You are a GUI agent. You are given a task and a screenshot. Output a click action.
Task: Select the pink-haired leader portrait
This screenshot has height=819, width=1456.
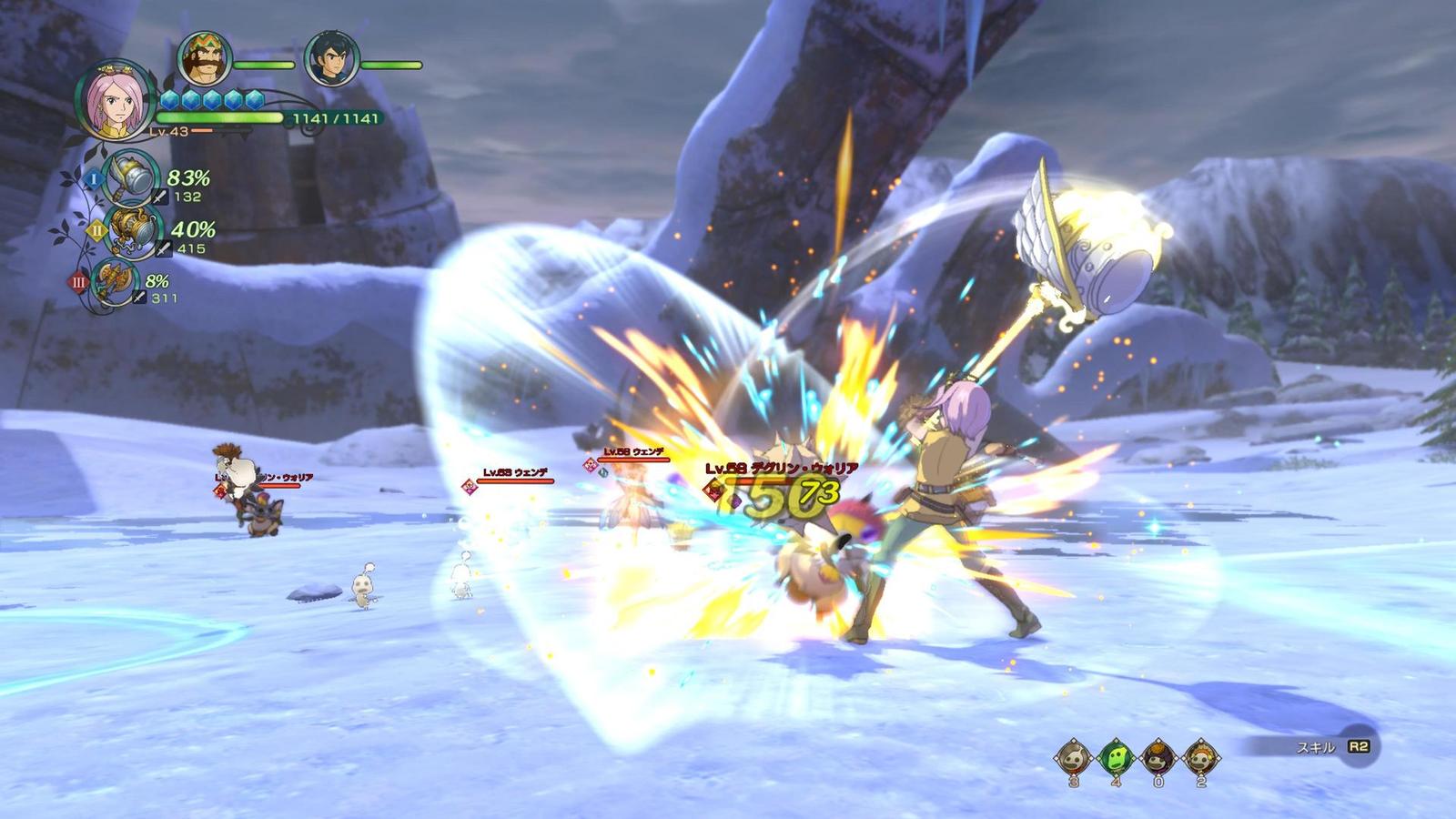point(114,100)
